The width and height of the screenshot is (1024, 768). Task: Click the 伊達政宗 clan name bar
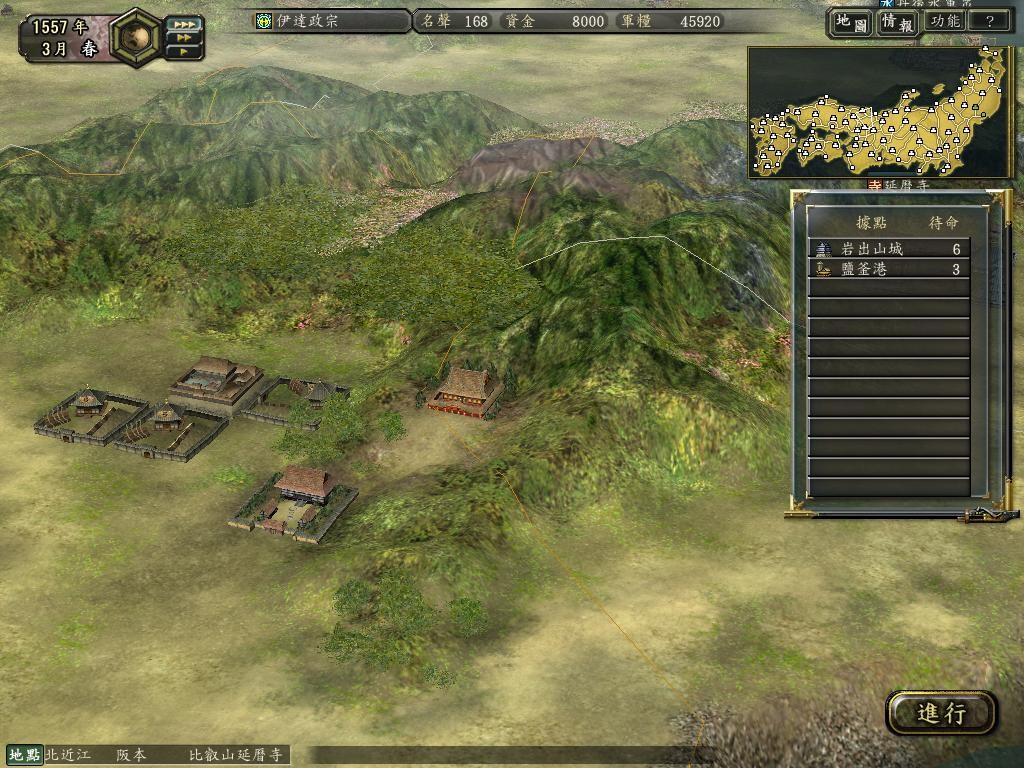(331, 21)
